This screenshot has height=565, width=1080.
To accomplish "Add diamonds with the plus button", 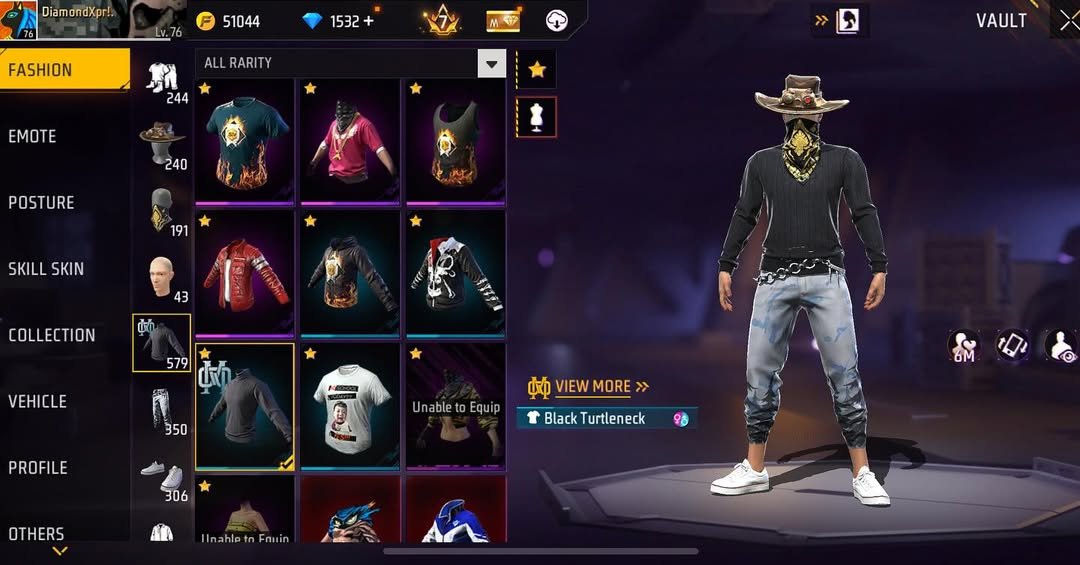I will point(369,21).
